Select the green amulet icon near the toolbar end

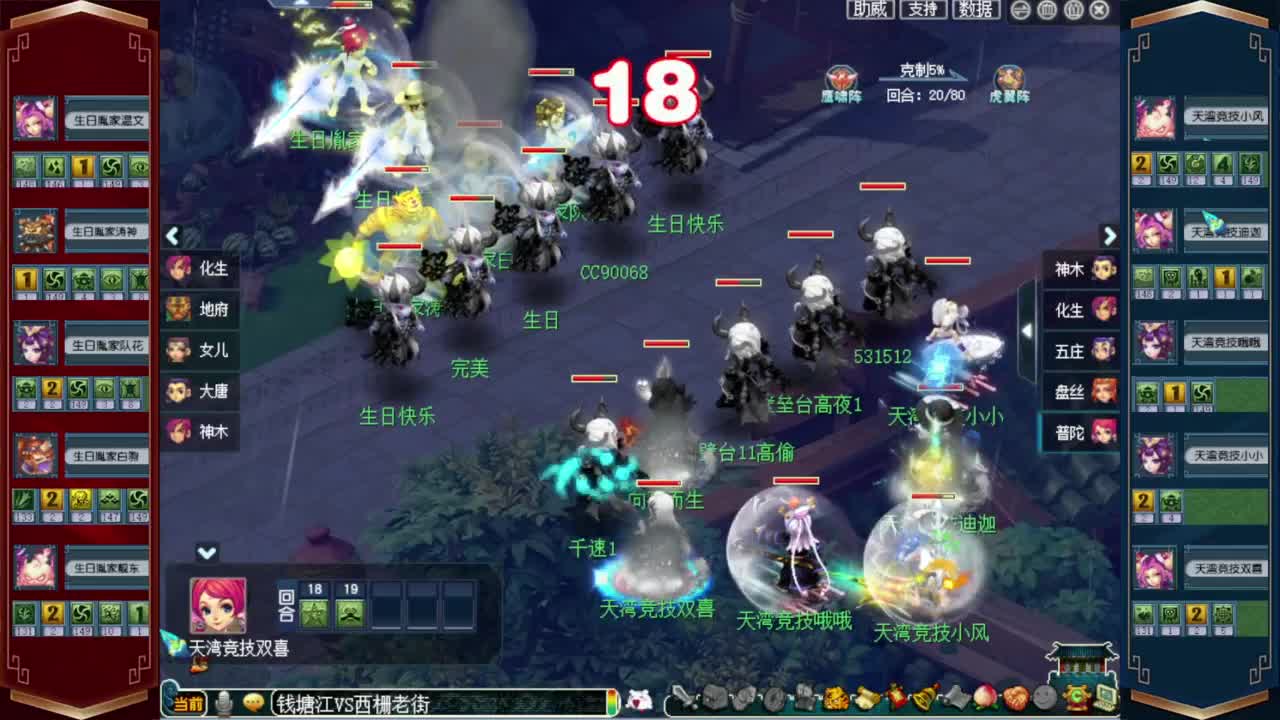[1077, 701]
